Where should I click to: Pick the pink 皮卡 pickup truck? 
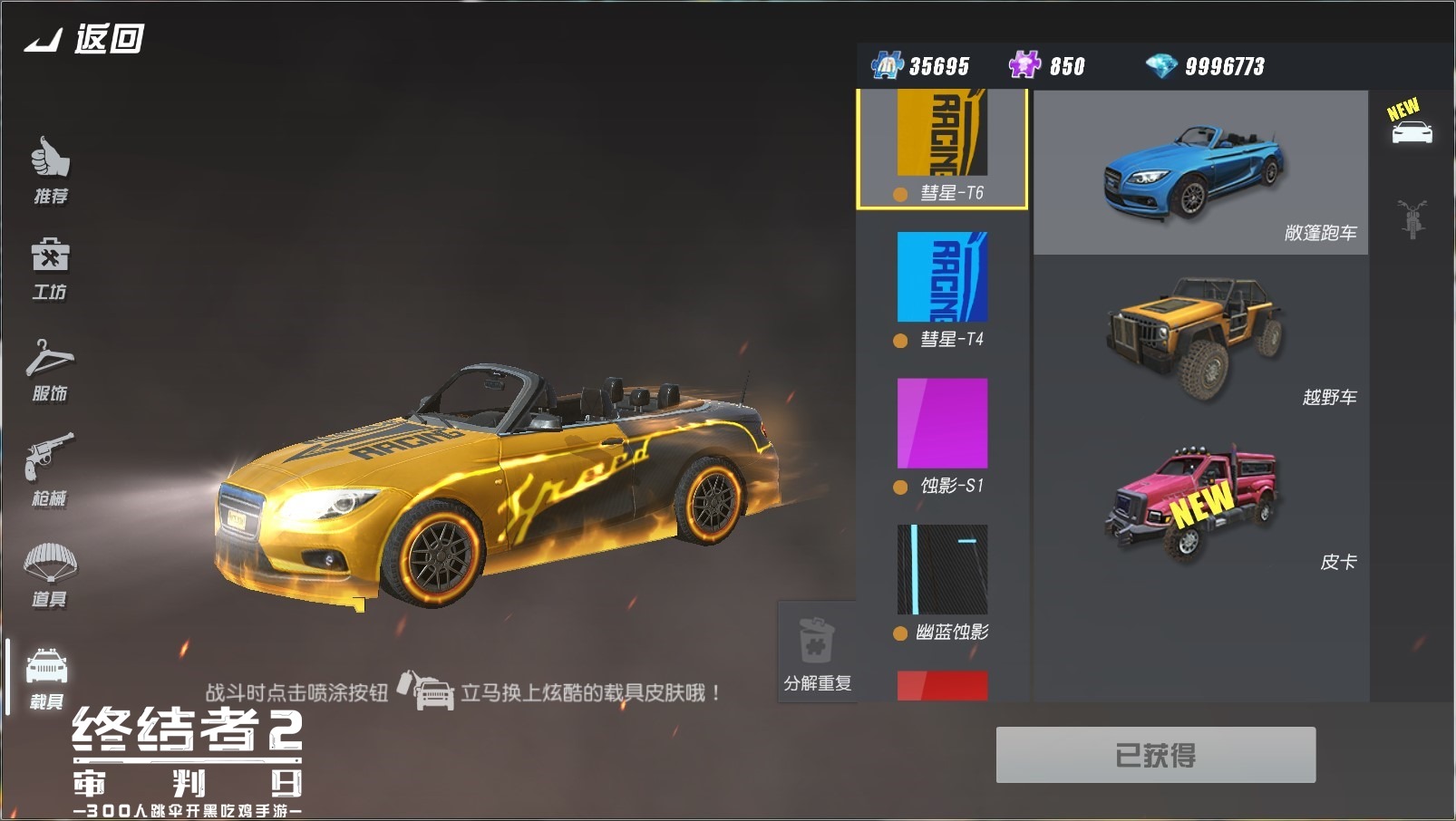tap(1199, 501)
